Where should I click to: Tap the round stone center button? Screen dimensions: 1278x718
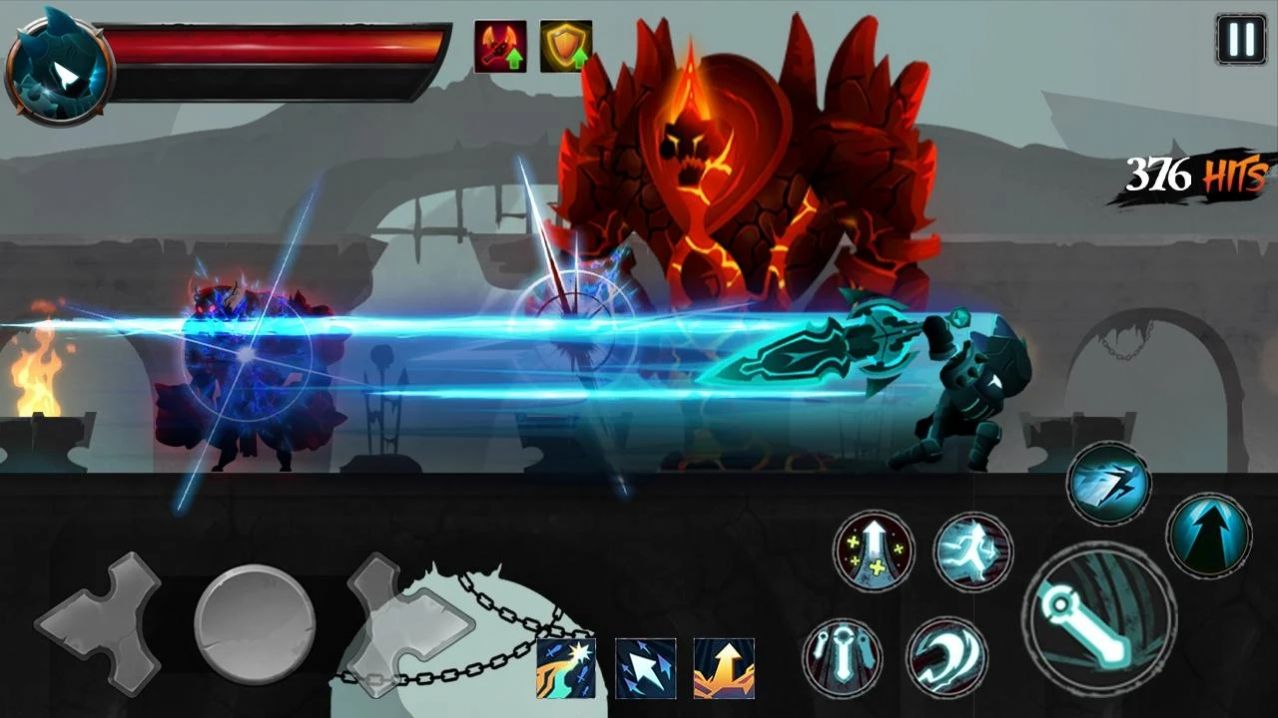pos(255,624)
